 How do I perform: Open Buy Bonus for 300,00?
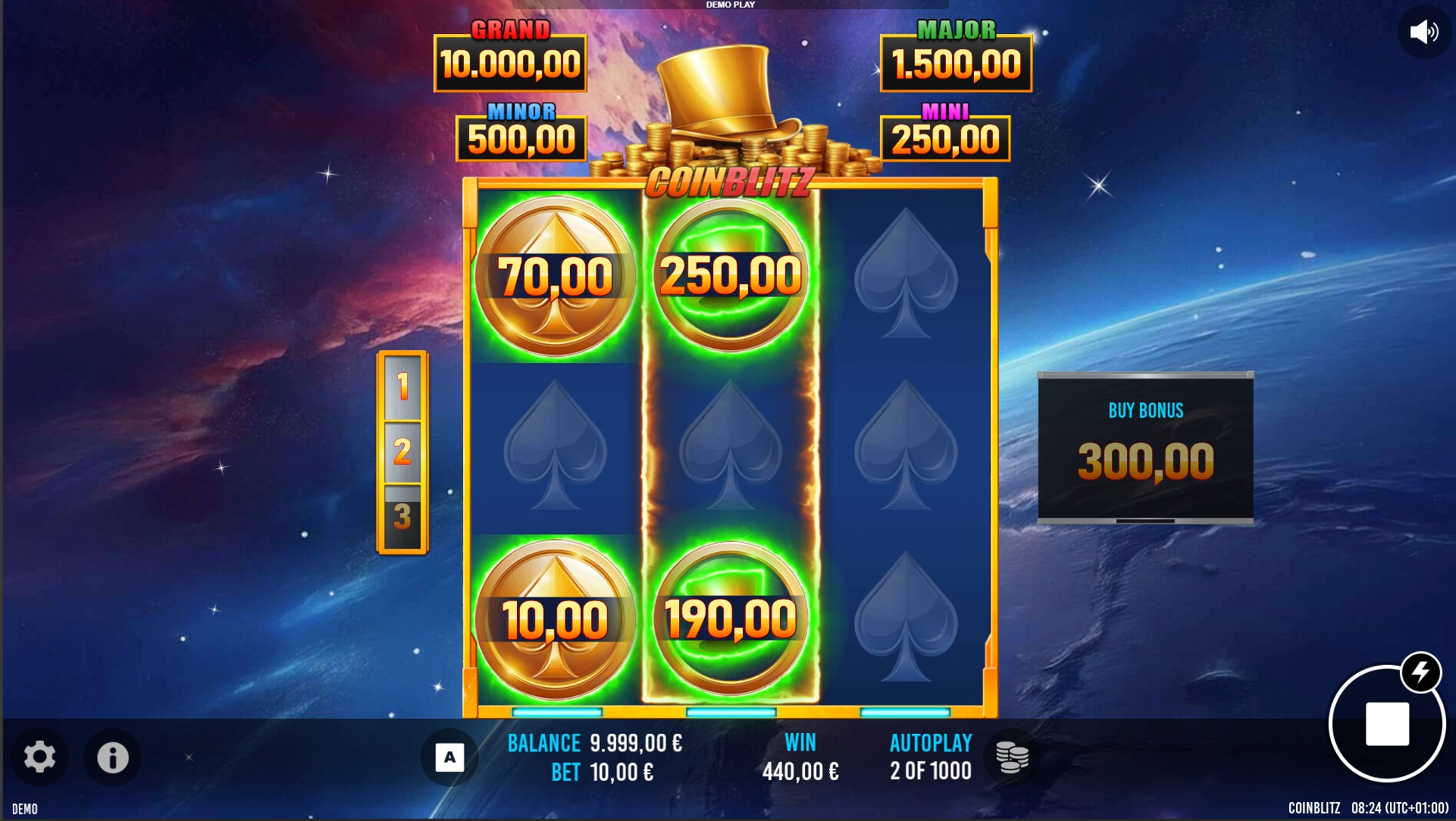tap(1145, 448)
